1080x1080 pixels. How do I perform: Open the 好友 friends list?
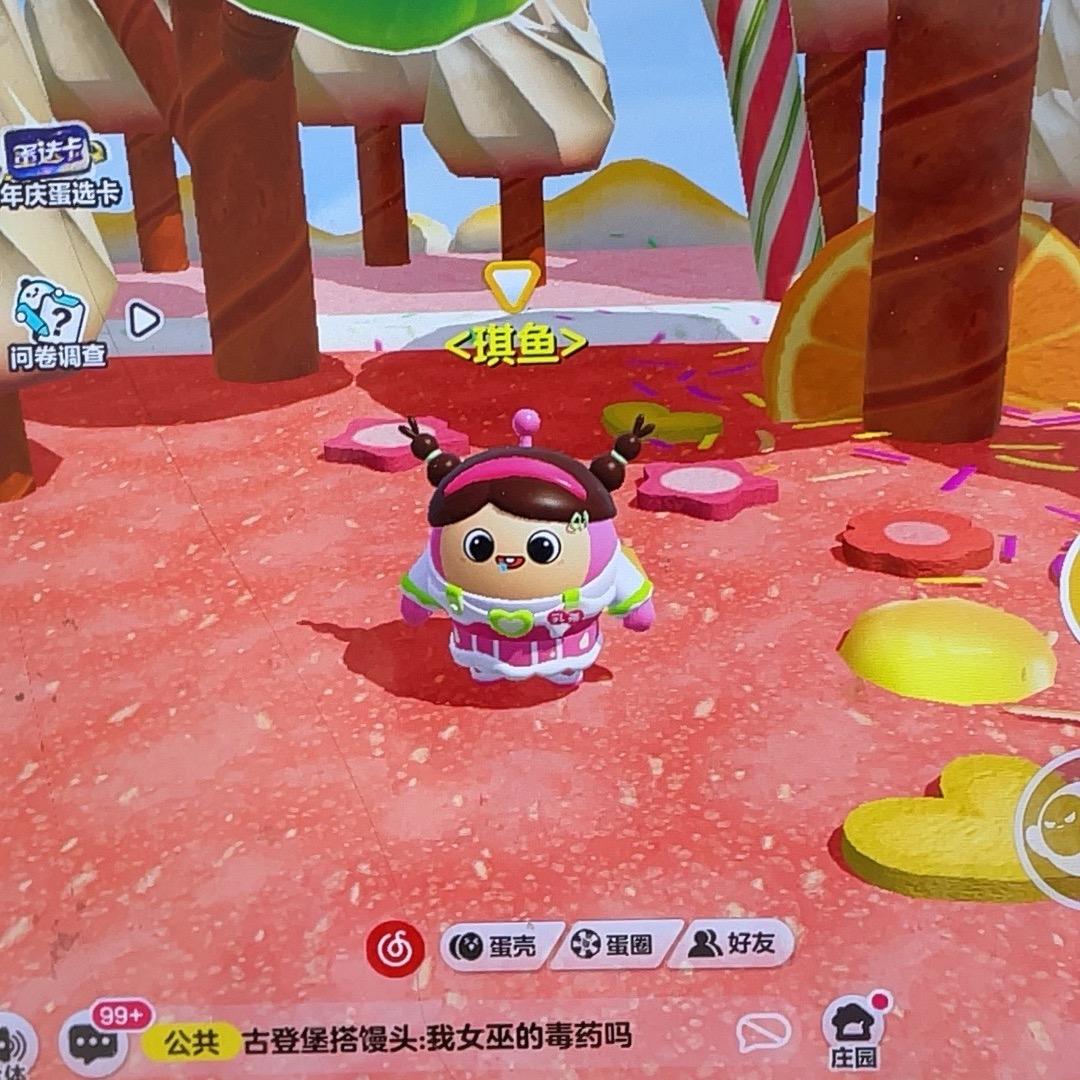click(732, 943)
